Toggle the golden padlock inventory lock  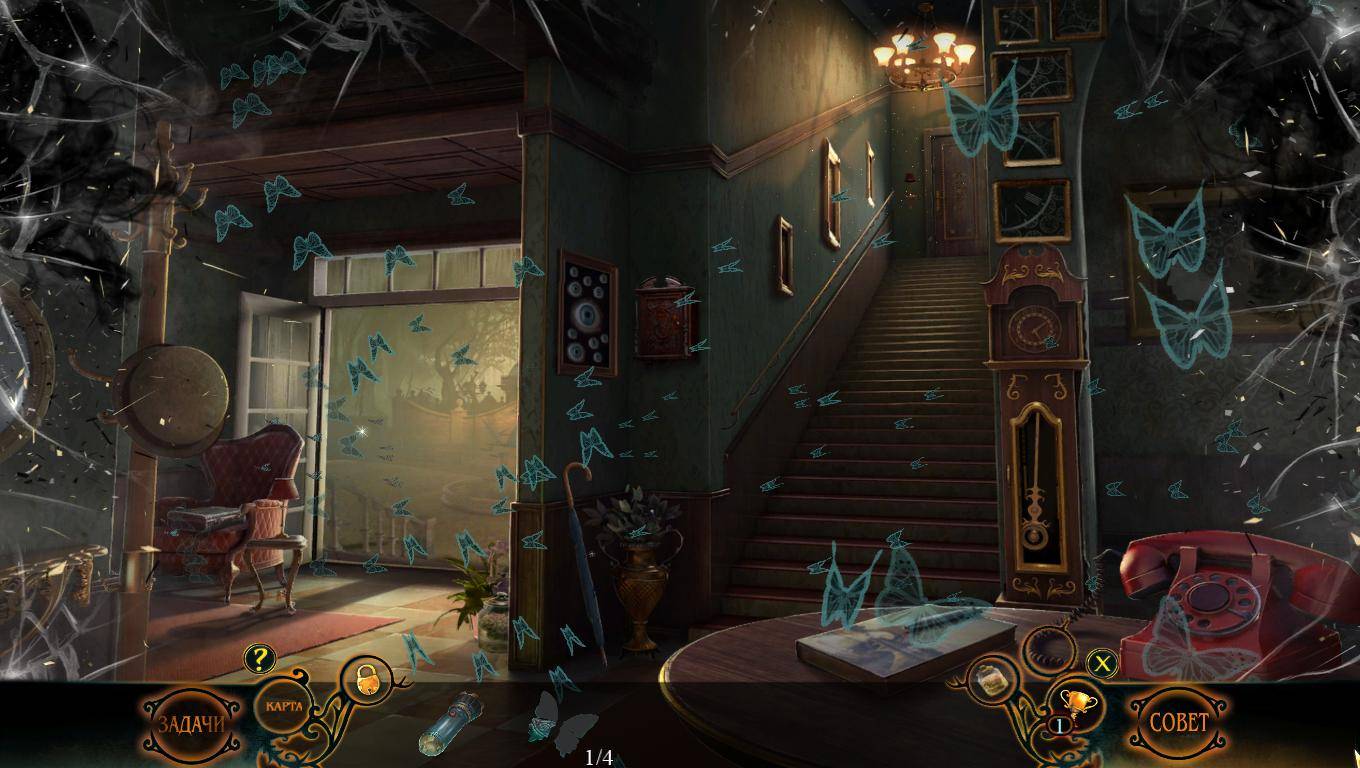point(365,682)
